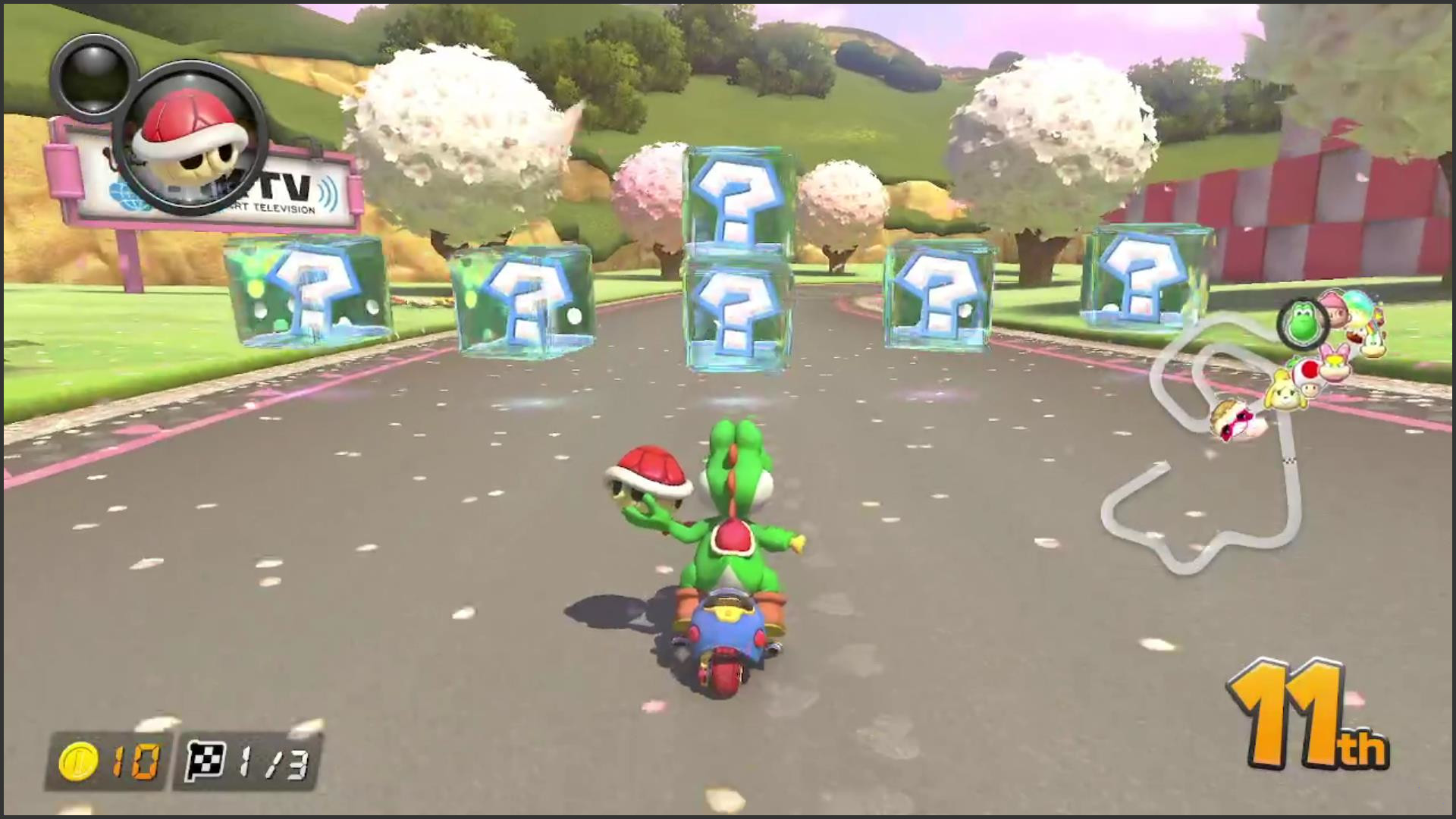Select Yoshi's circled marker on the minimap
1456x819 pixels.
tap(1302, 323)
